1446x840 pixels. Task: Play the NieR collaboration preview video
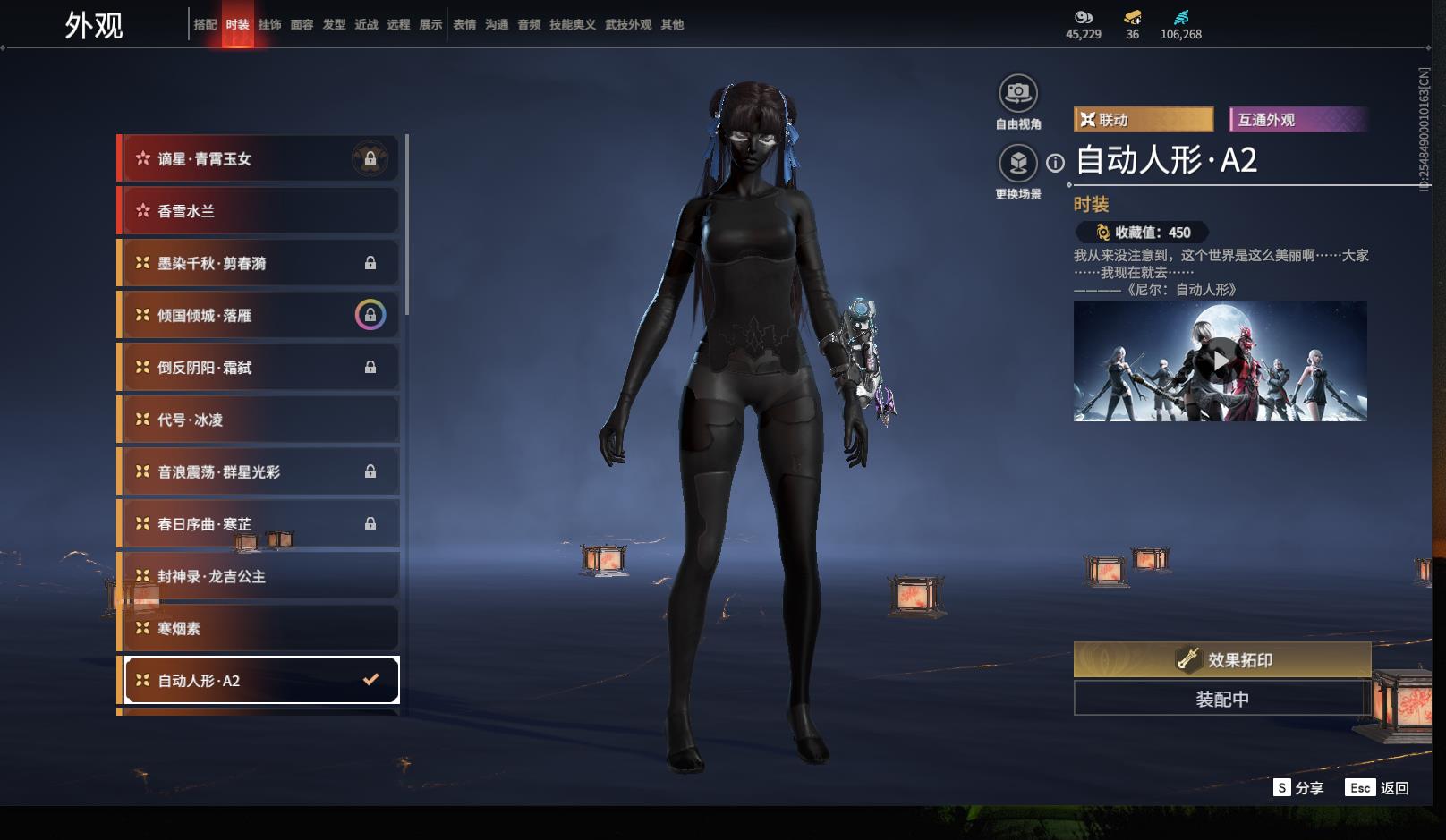[1221, 361]
